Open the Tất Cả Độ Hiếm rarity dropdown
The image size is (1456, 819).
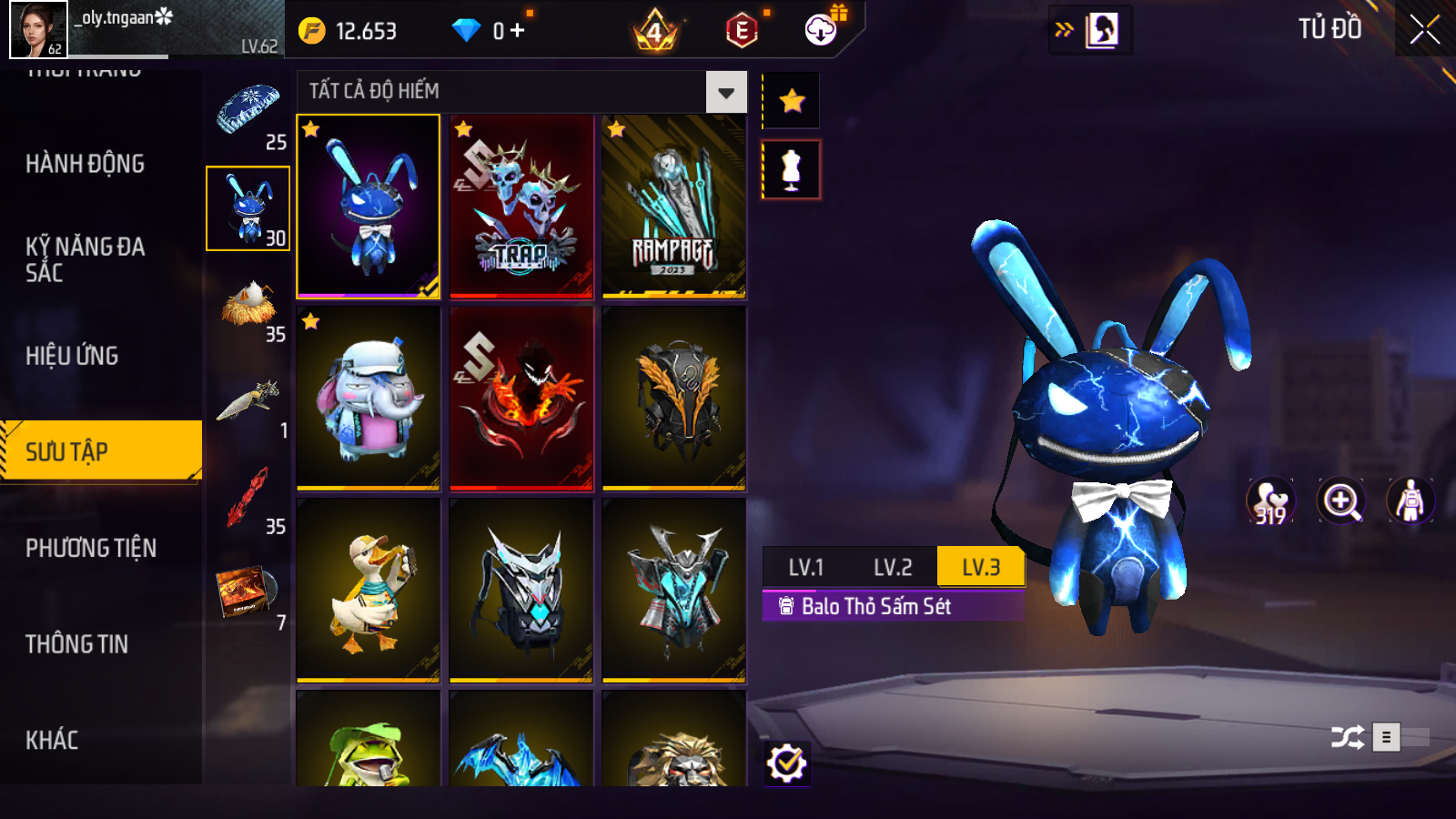pyautogui.click(x=725, y=92)
